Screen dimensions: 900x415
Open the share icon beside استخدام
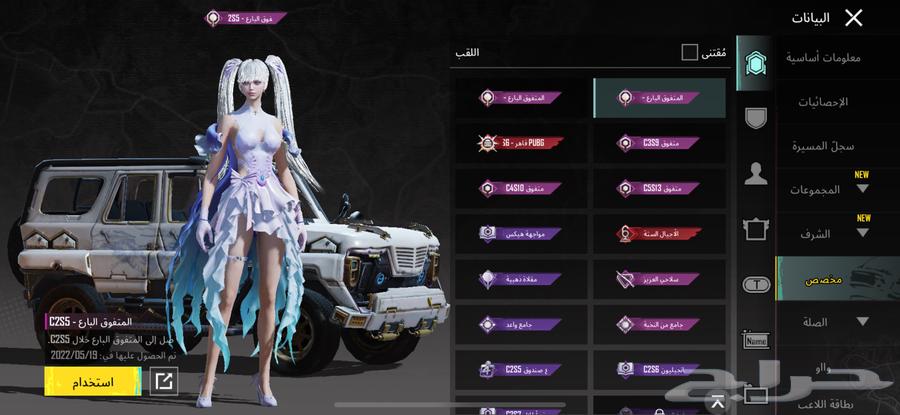(163, 381)
